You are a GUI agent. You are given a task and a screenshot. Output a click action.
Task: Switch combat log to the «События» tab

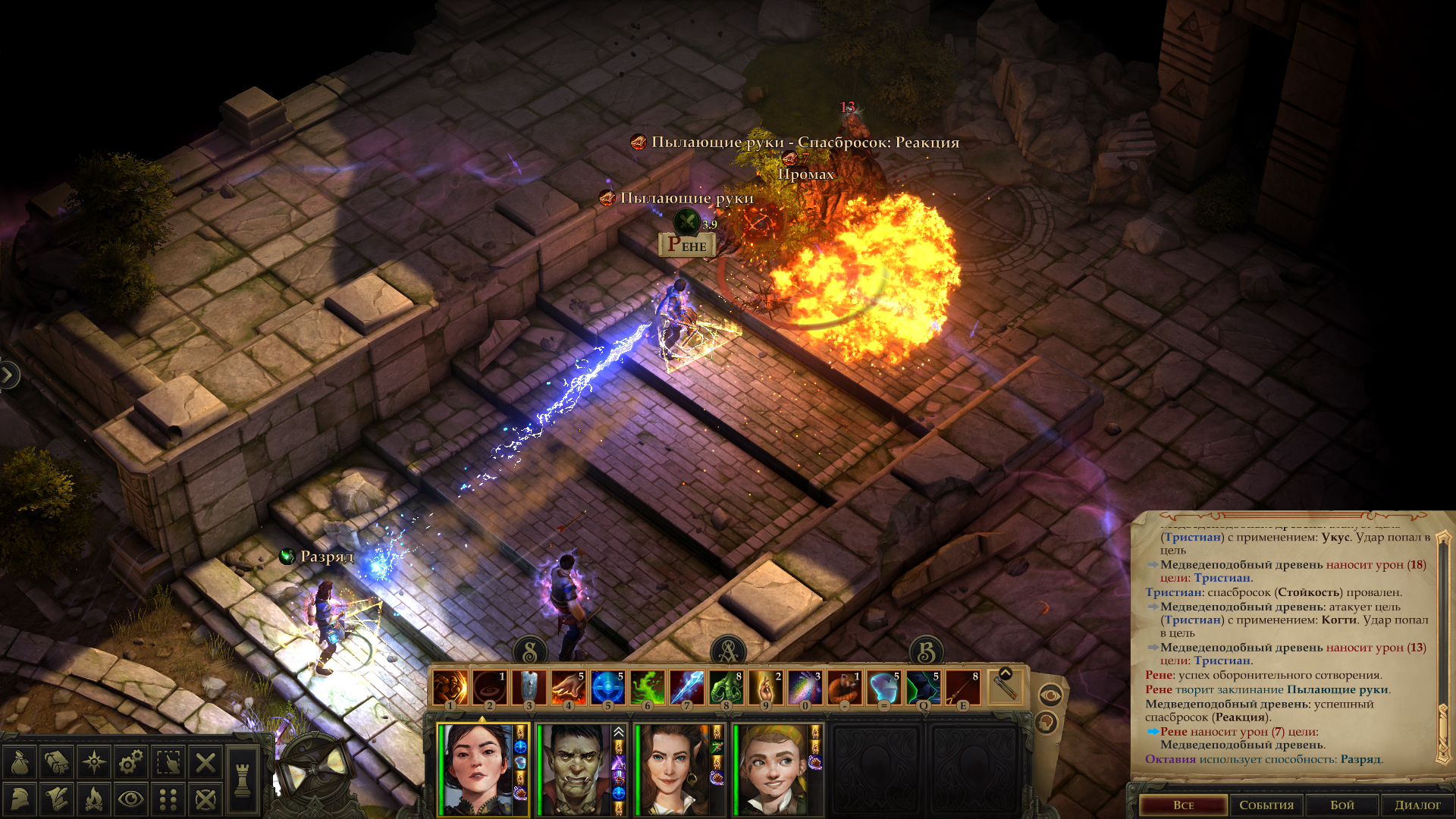pyautogui.click(x=1266, y=805)
